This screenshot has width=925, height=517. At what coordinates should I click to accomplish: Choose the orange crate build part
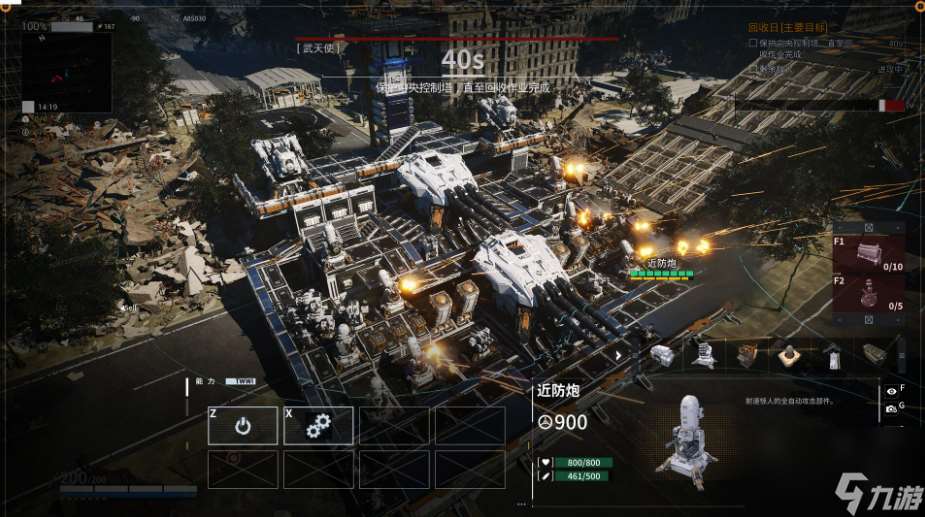pyautogui.click(x=746, y=354)
